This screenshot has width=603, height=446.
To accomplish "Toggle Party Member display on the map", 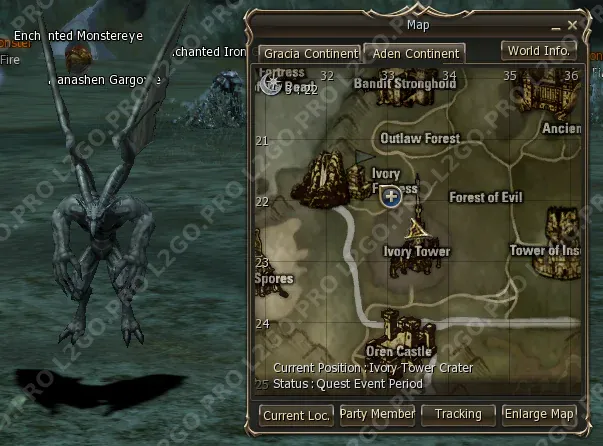I will click(377, 414).
